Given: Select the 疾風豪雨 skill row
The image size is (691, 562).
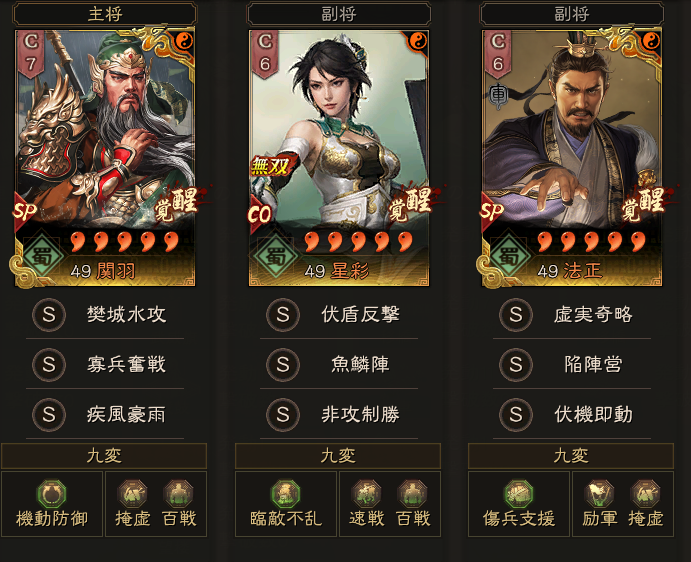Looking at the screenshot, I should tap(105, 414).
